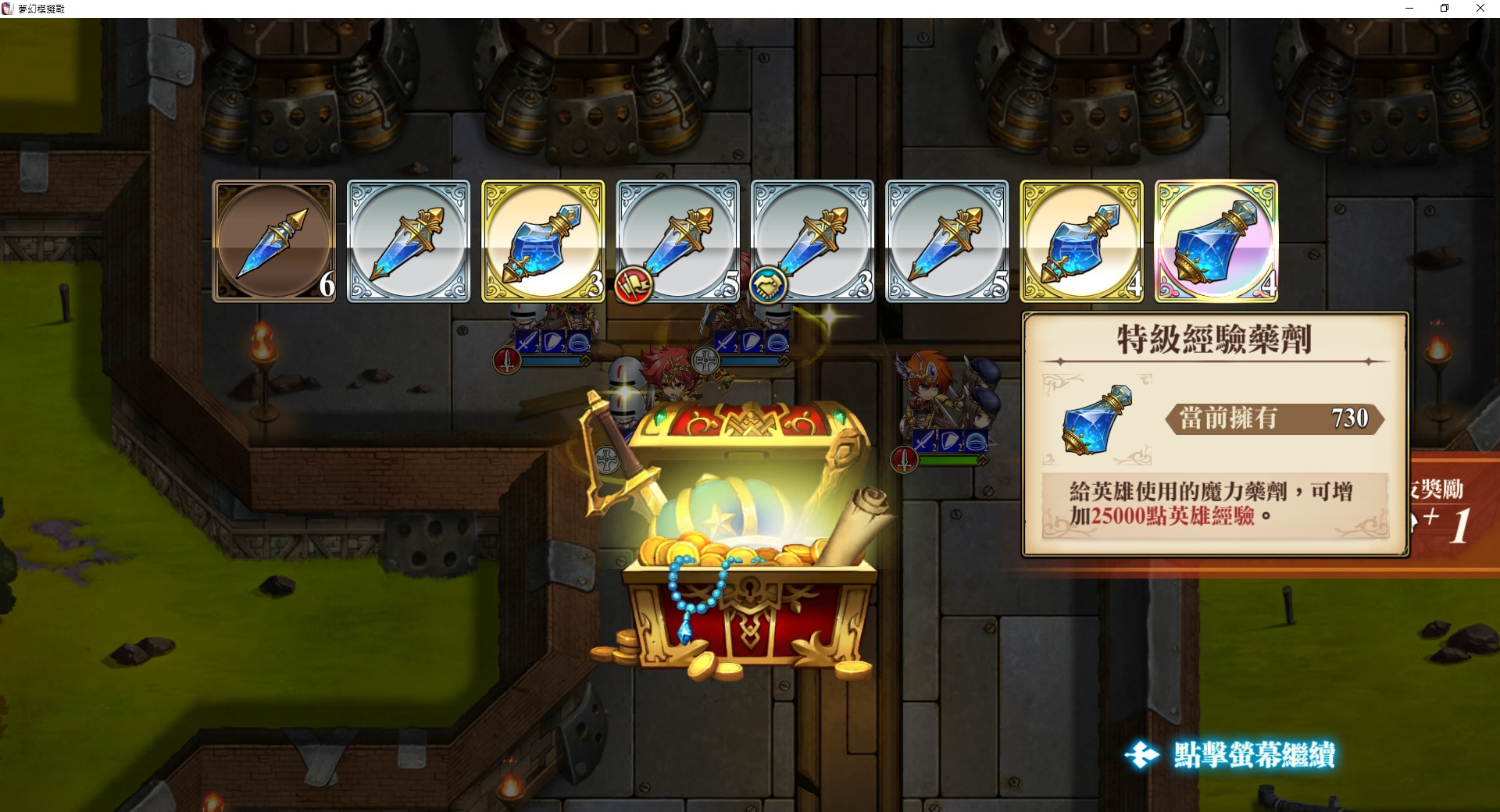The image size is (1500, 812).
Task: Click the gold-framed blue flask with count 4
Action: point(1082,240)
